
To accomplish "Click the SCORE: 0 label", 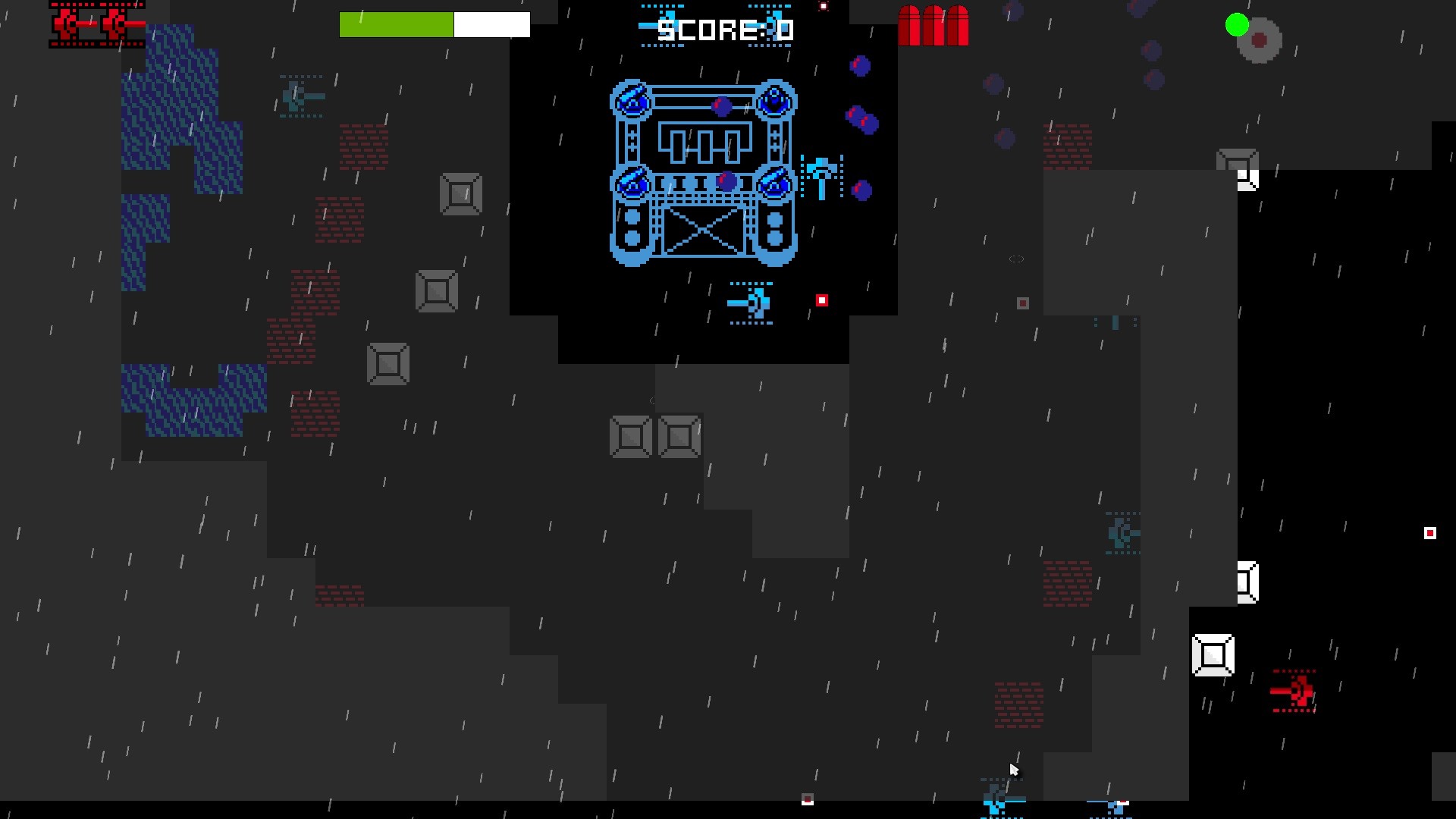I will tap(726, 31).
